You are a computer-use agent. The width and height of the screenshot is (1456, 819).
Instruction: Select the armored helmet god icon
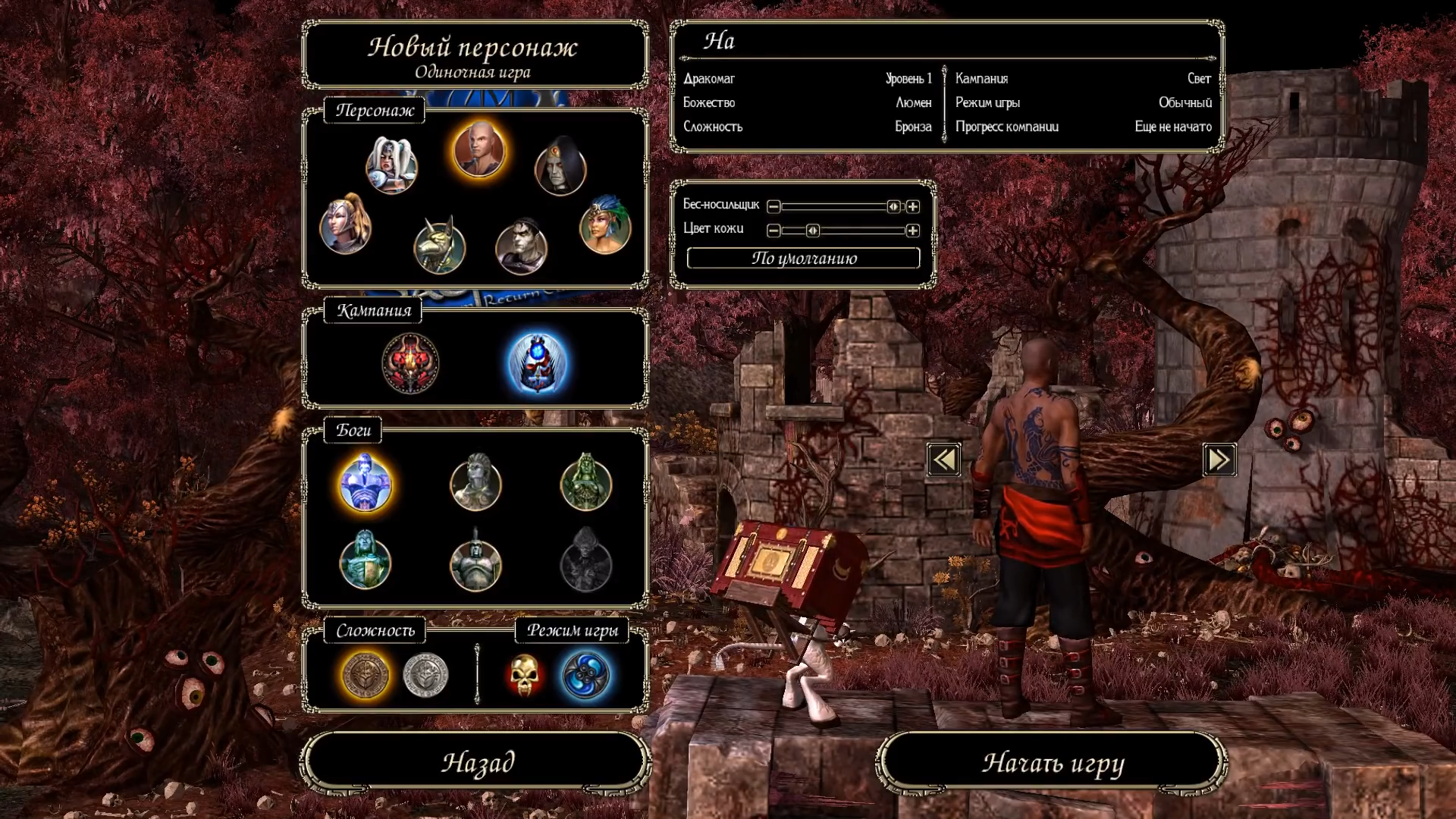click(x=475, y=563)
